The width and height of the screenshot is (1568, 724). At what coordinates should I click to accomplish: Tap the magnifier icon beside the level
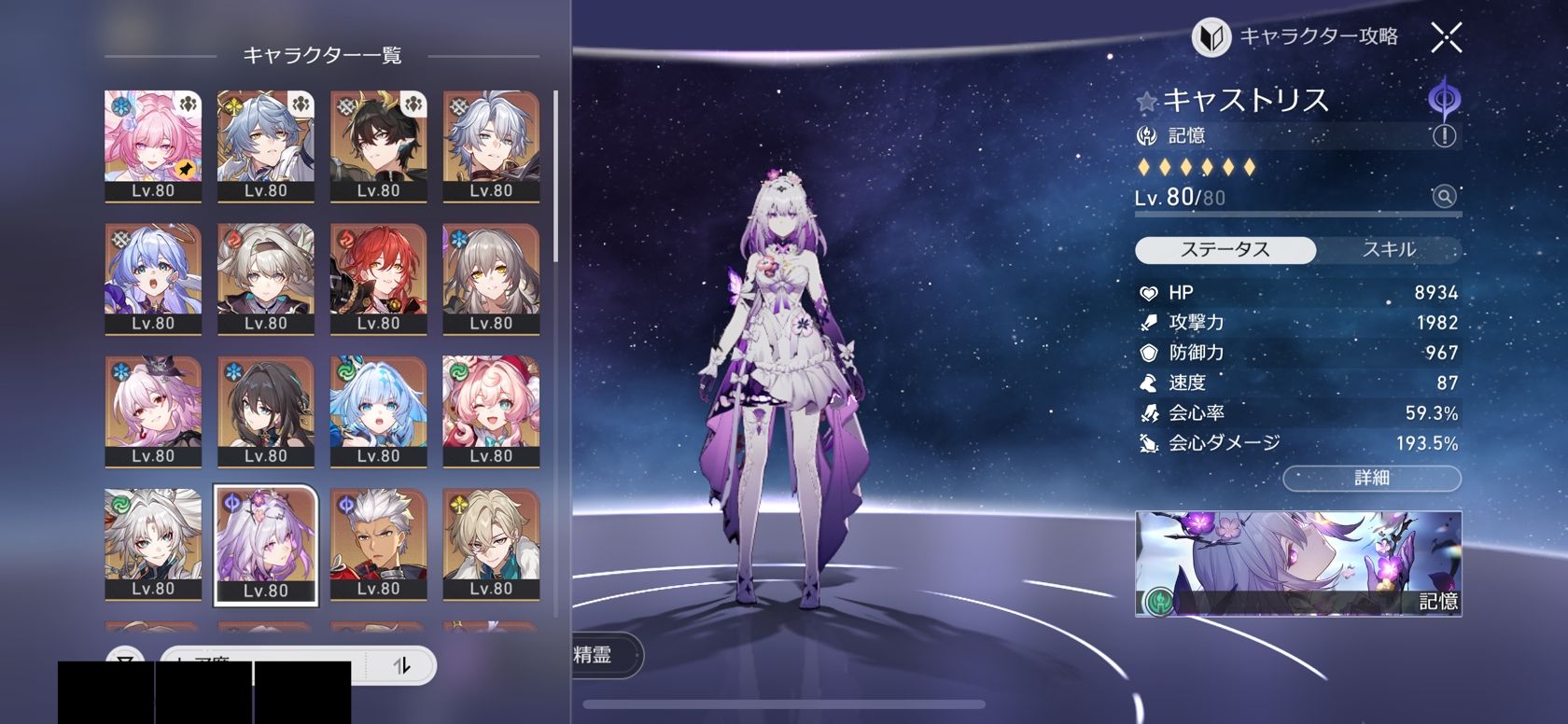(x=1444, y=196)
